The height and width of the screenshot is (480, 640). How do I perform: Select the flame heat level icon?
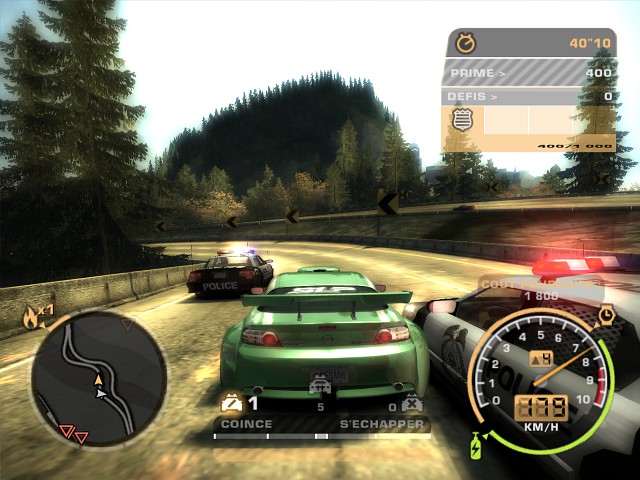[x=32, y=318]
